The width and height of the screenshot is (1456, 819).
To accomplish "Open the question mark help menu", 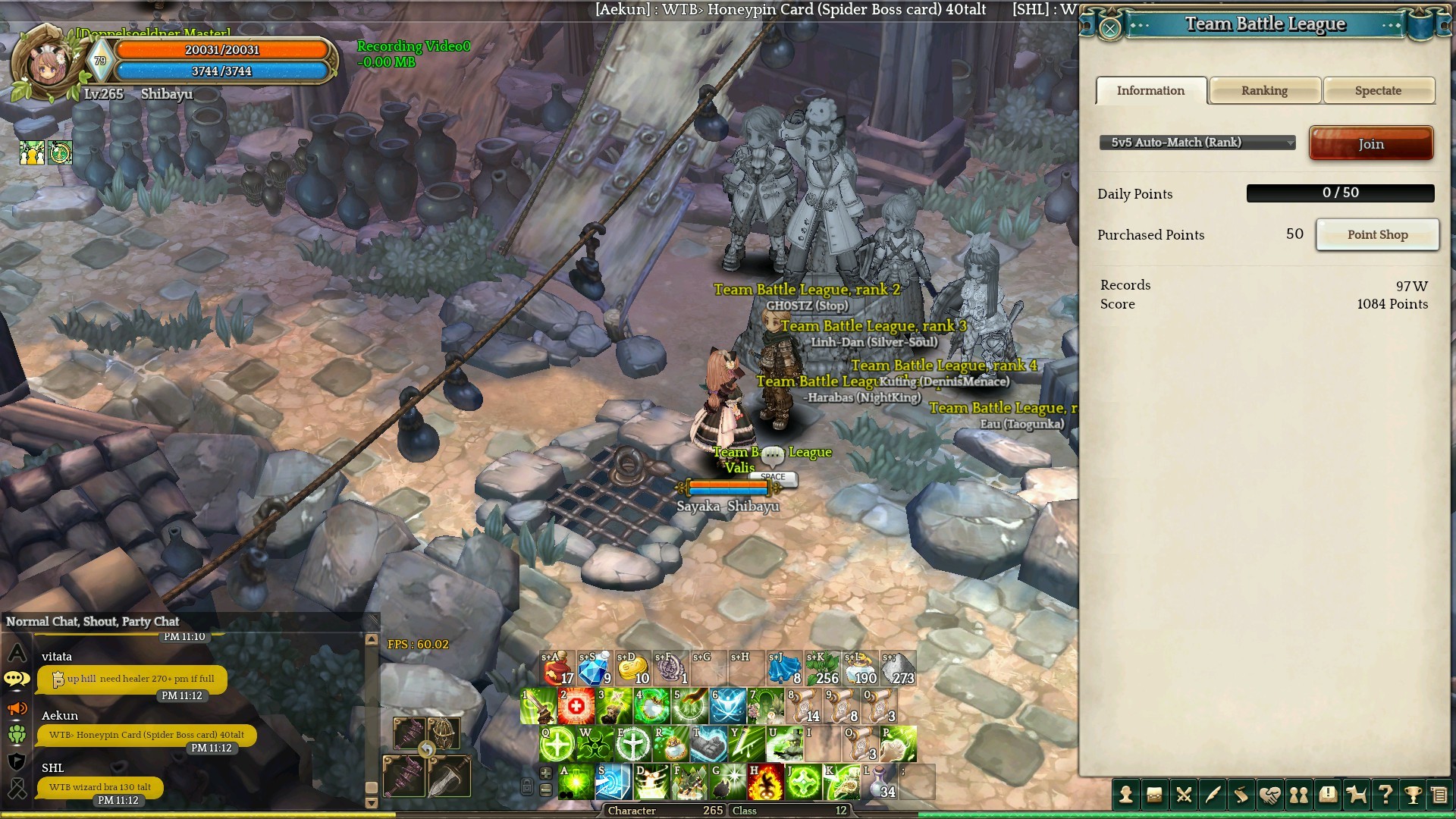I will (x=1385, y=795).
